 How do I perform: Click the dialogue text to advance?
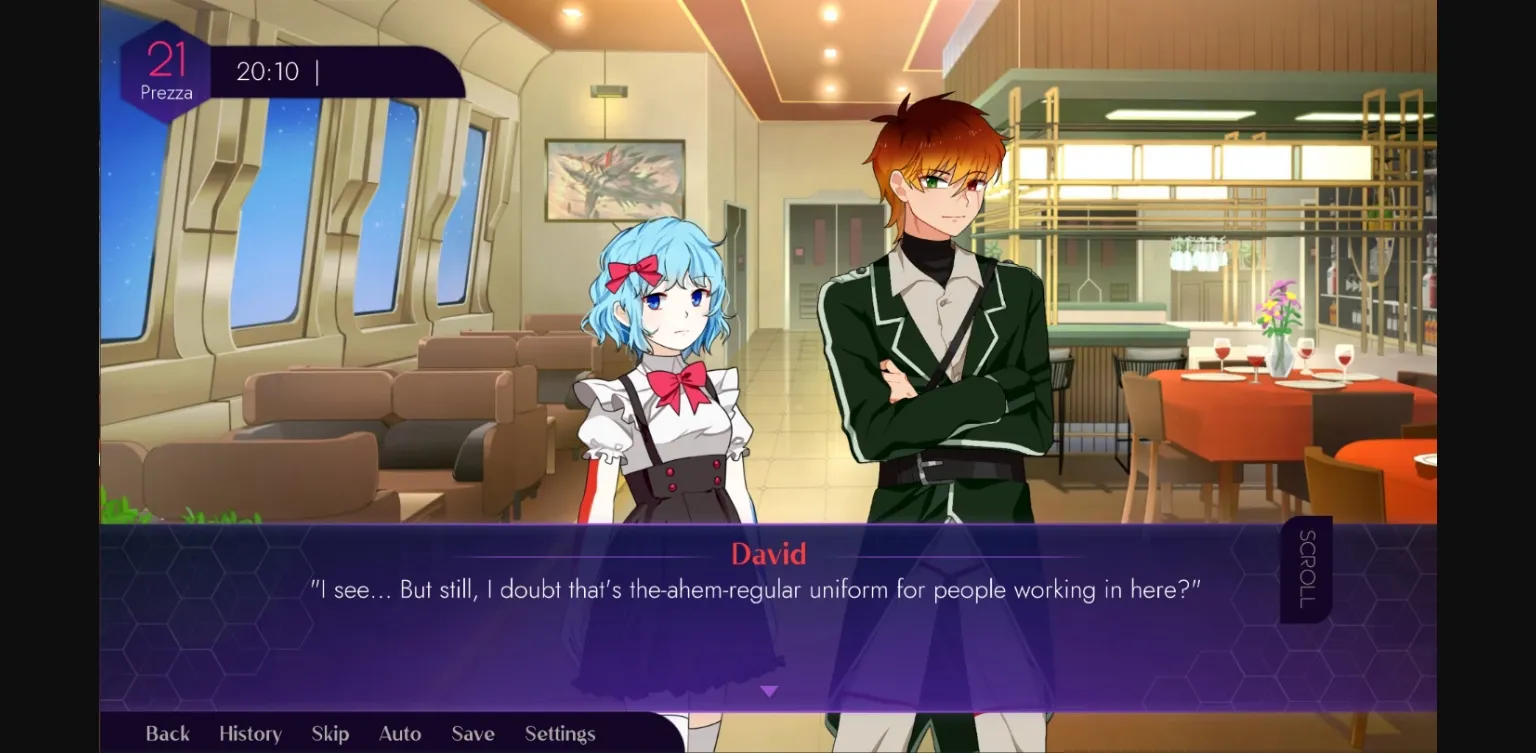pyautogui.click(x=768, y=590)
